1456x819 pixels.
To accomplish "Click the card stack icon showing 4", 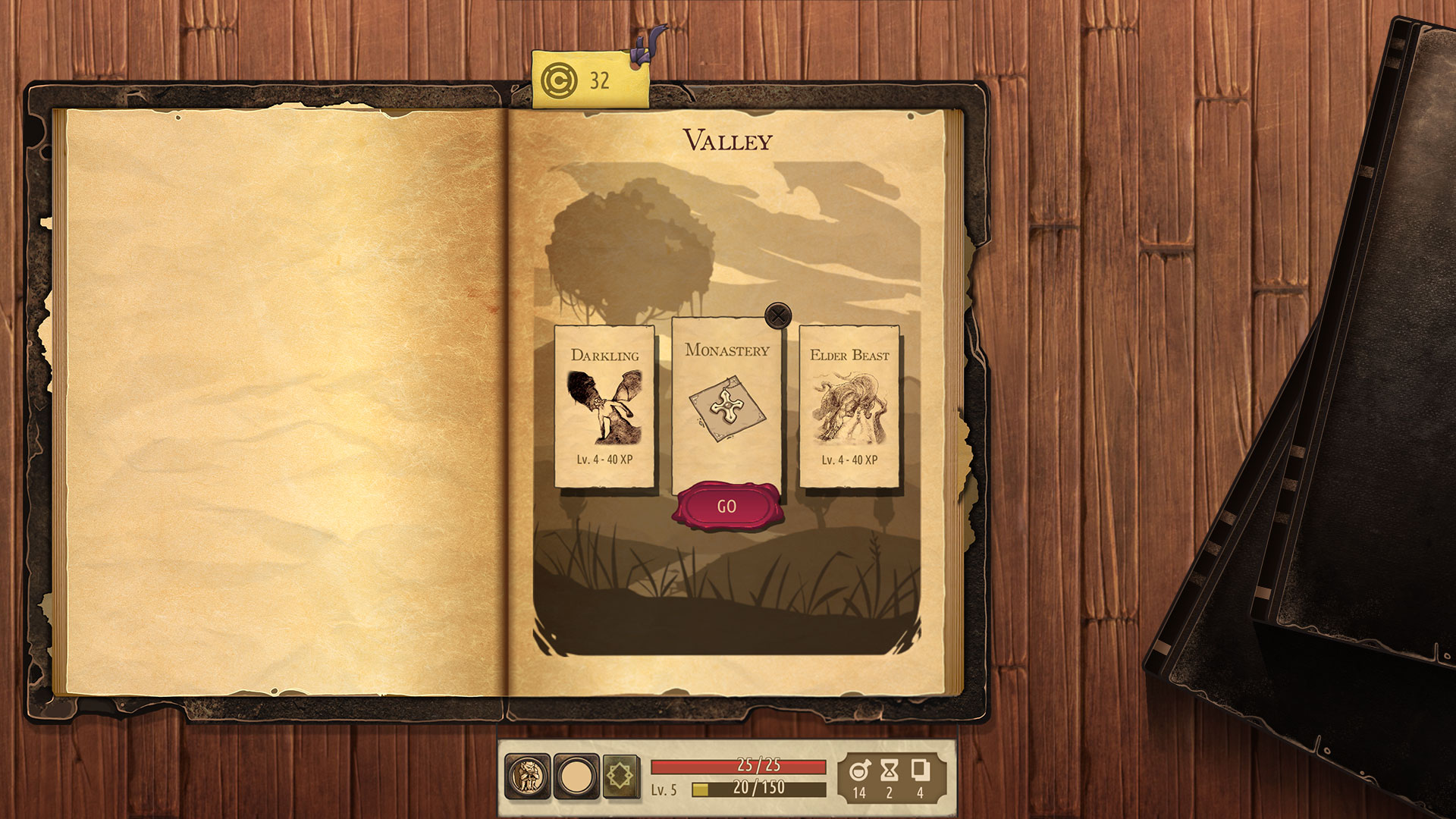I will point(921,771).
